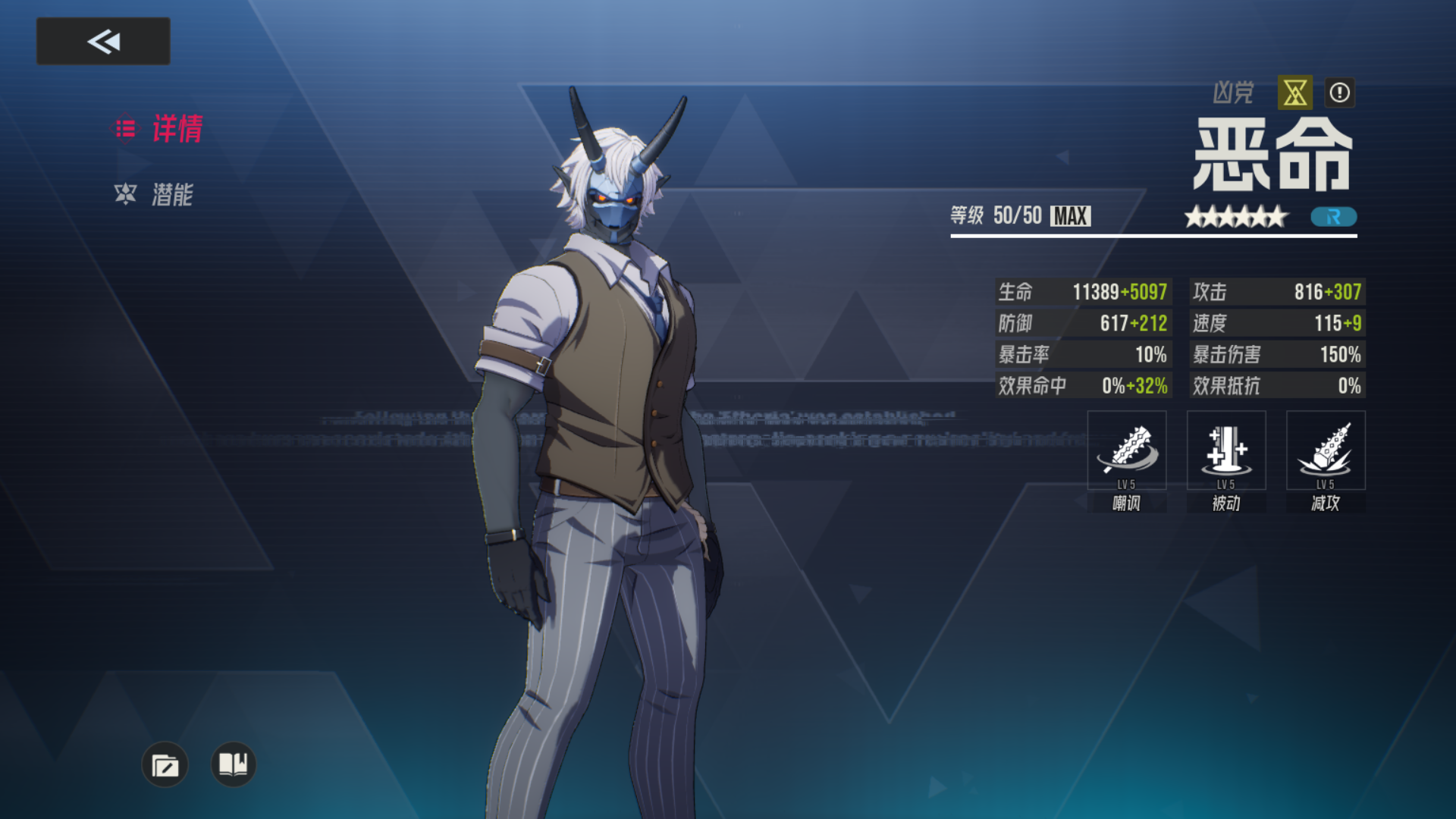Open the character story book icon
The width and height of the screenshot is (1456, 819).
pos(232,765)
